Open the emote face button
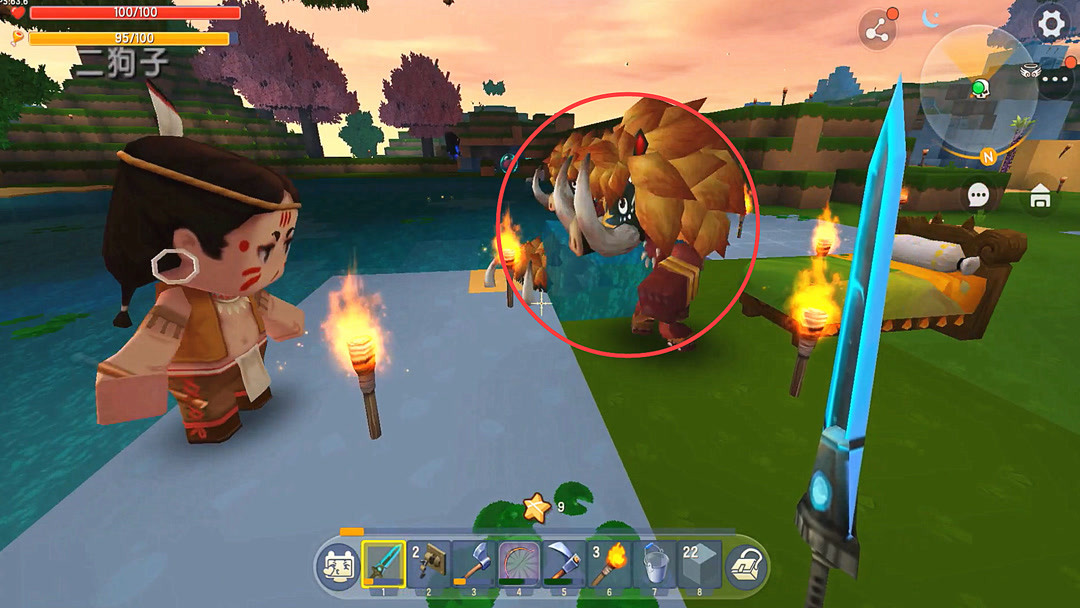Screen dimensions: 1080x608 pos(338,566)
